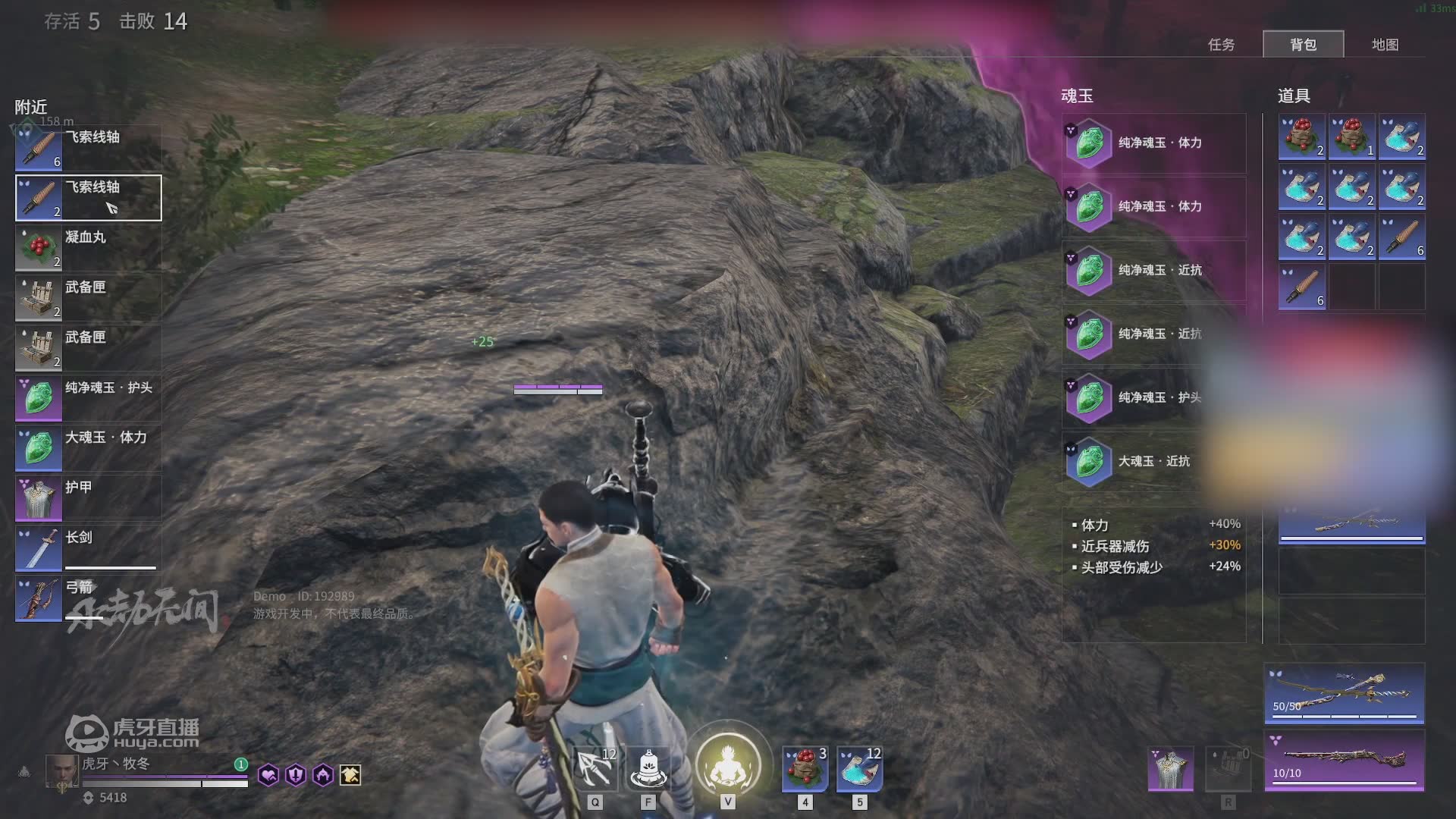Select the 10/10 musket weapon slot

tap(1344, 760)
